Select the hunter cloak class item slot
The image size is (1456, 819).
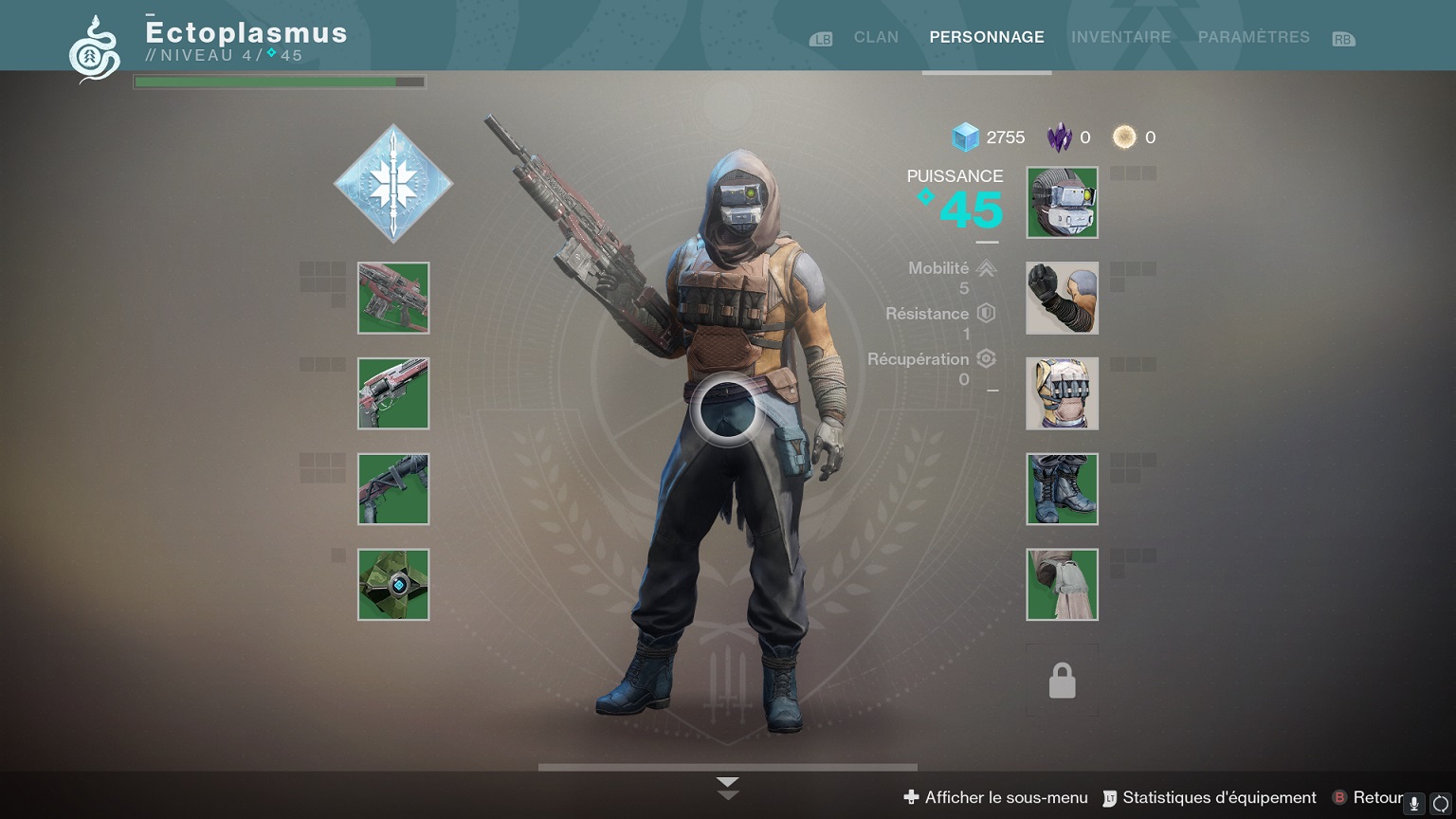pos(1062,585)
